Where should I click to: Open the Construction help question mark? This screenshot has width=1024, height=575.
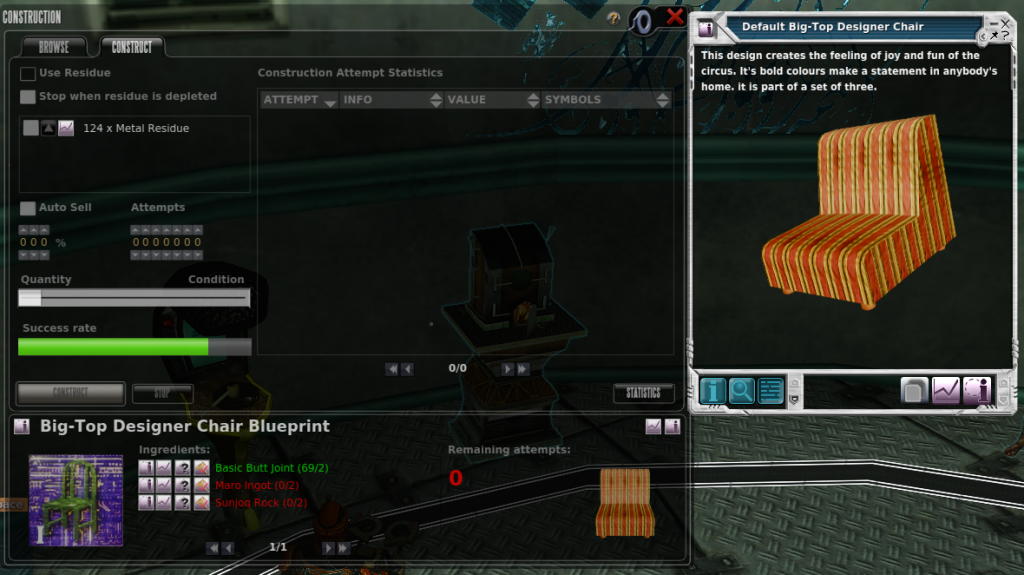coord(613,18)
